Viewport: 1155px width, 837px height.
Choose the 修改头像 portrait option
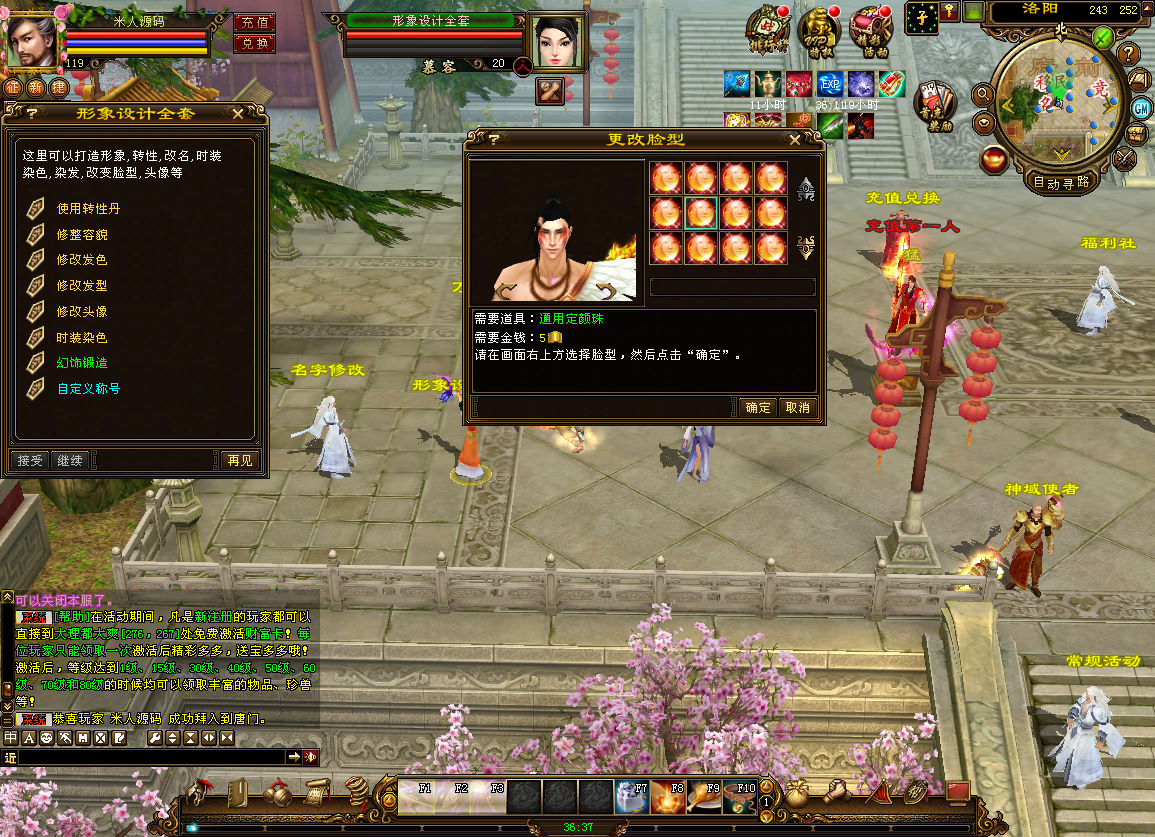pyautogui.click(x=81, y=312)
